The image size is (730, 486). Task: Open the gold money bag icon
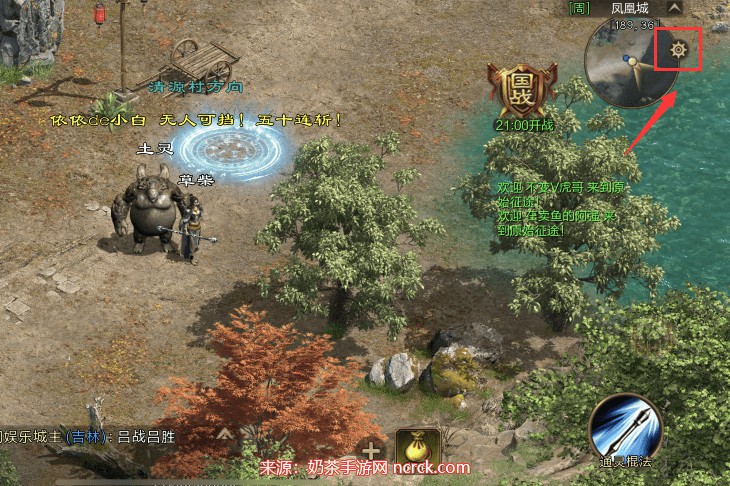point(419,449)
